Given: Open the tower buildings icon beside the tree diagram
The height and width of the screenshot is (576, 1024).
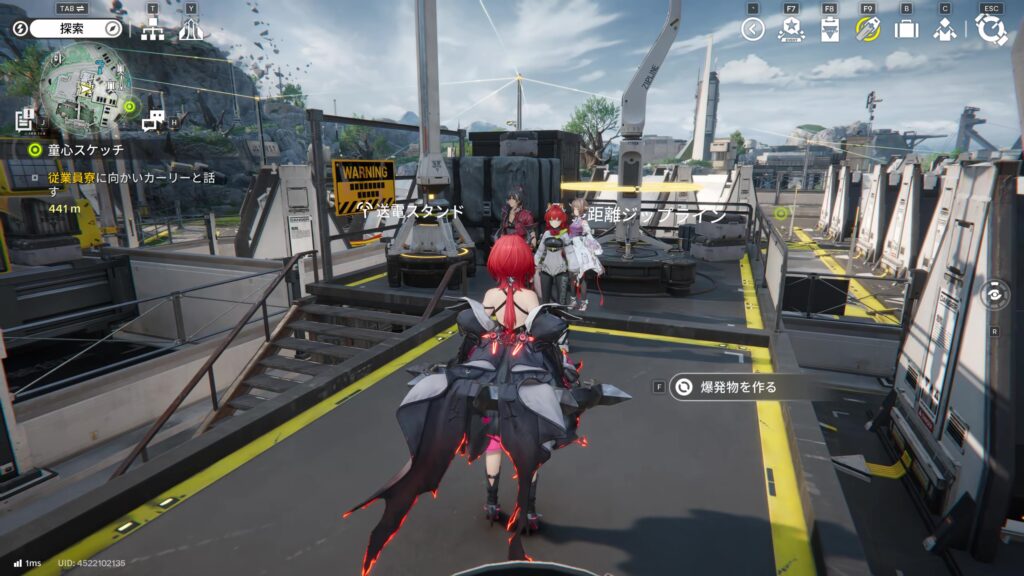Looking at the screenshot, I should click(x=191, y=30).
